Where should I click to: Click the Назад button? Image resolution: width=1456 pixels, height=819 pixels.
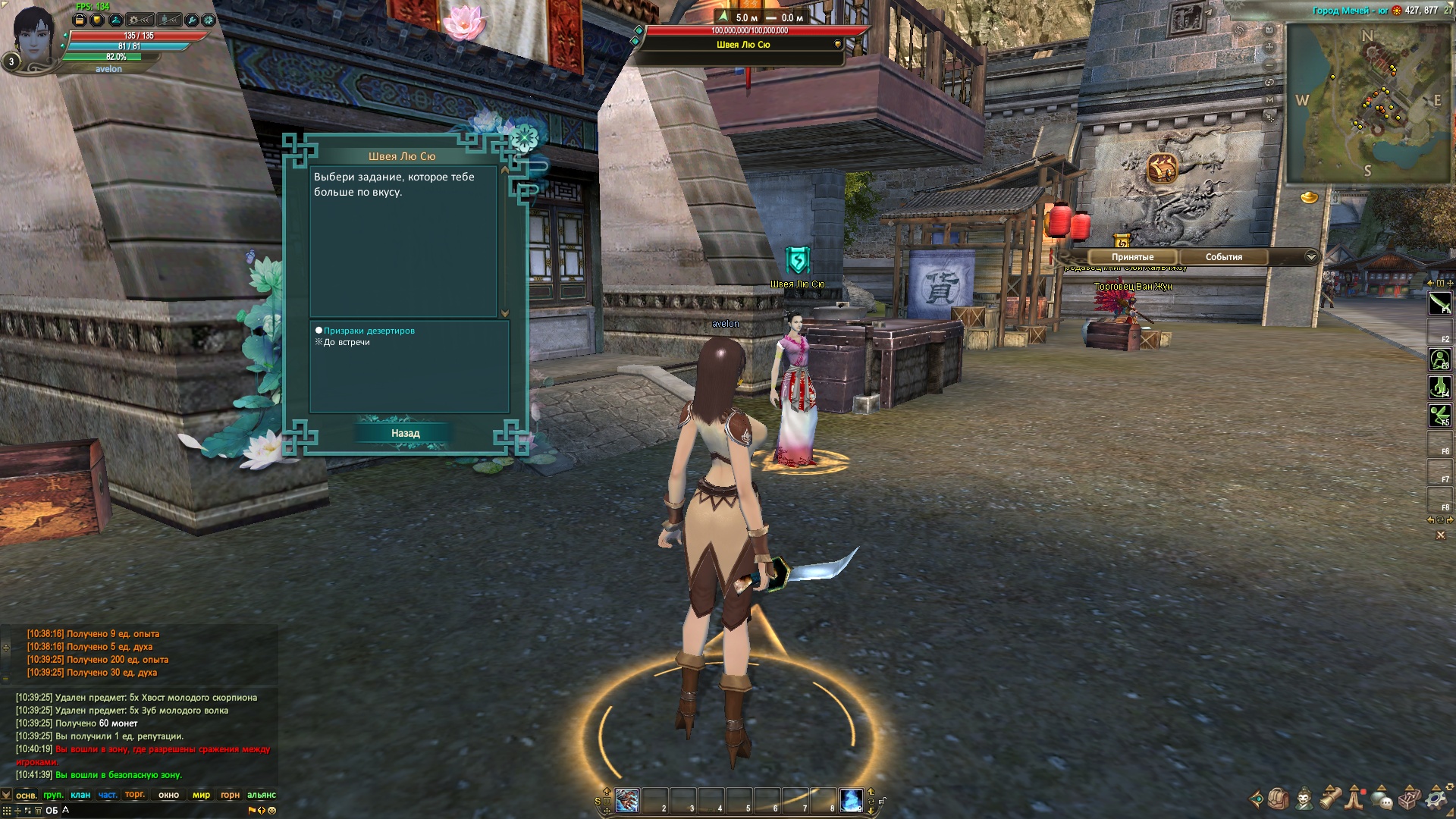(x=405, y=433)
